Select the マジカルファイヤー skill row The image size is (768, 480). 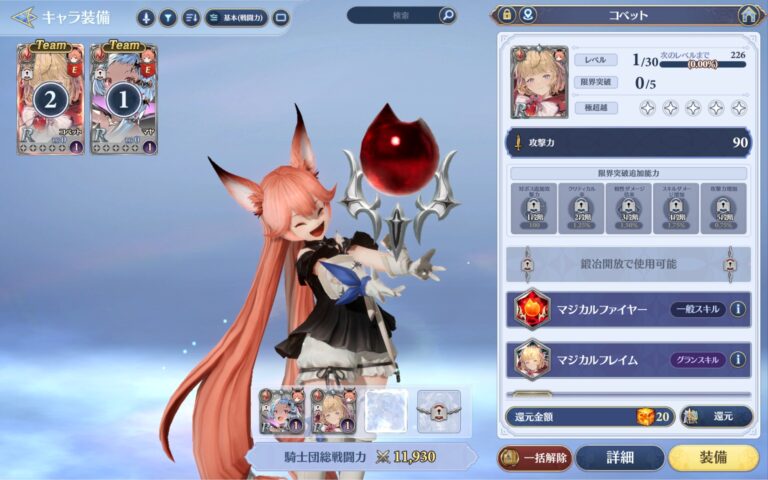coord(600,309)
